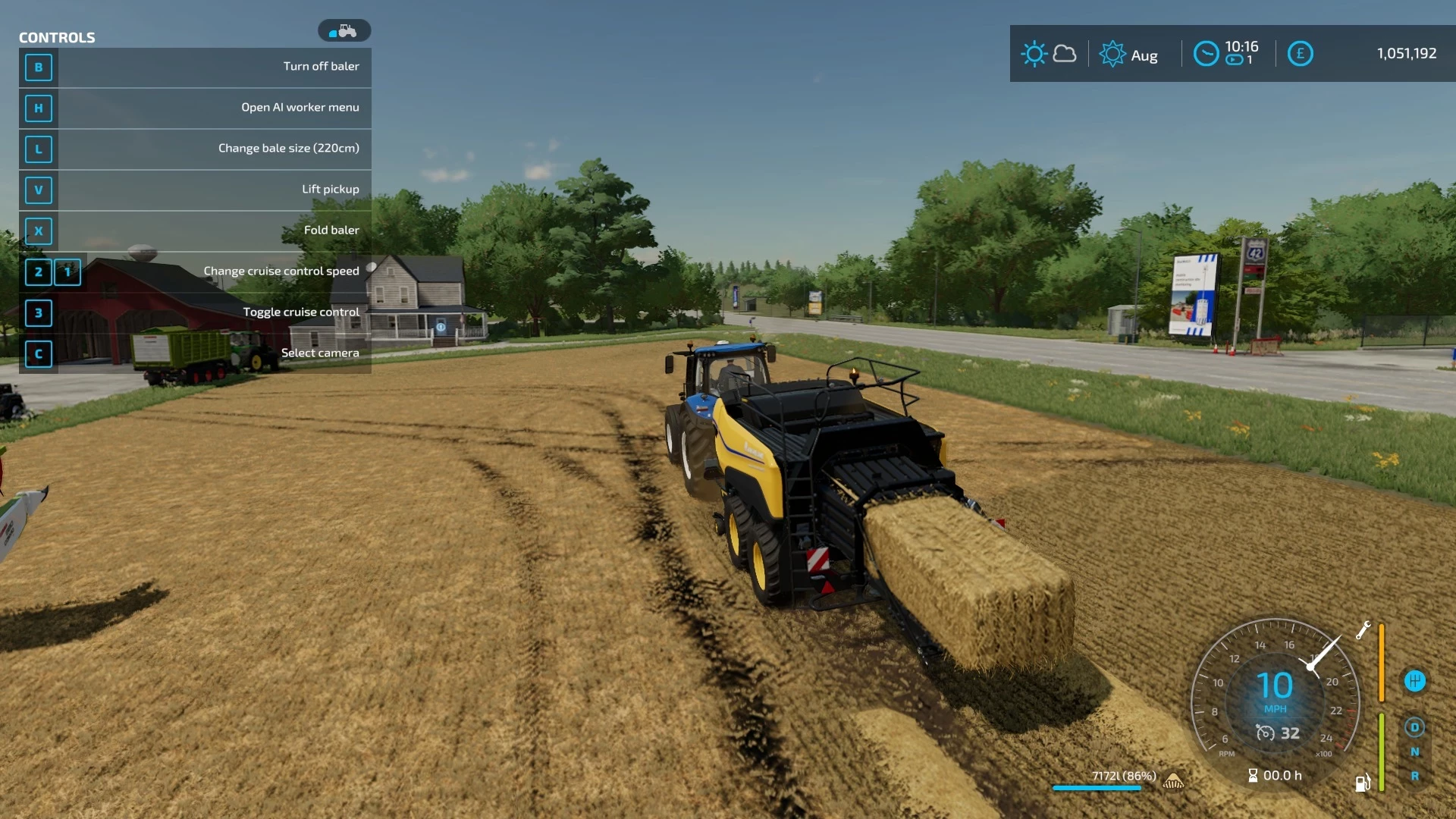Click the cruise control speedometer icon
The height and width of the screenshot is (819, 1456).
[1265, 733]
